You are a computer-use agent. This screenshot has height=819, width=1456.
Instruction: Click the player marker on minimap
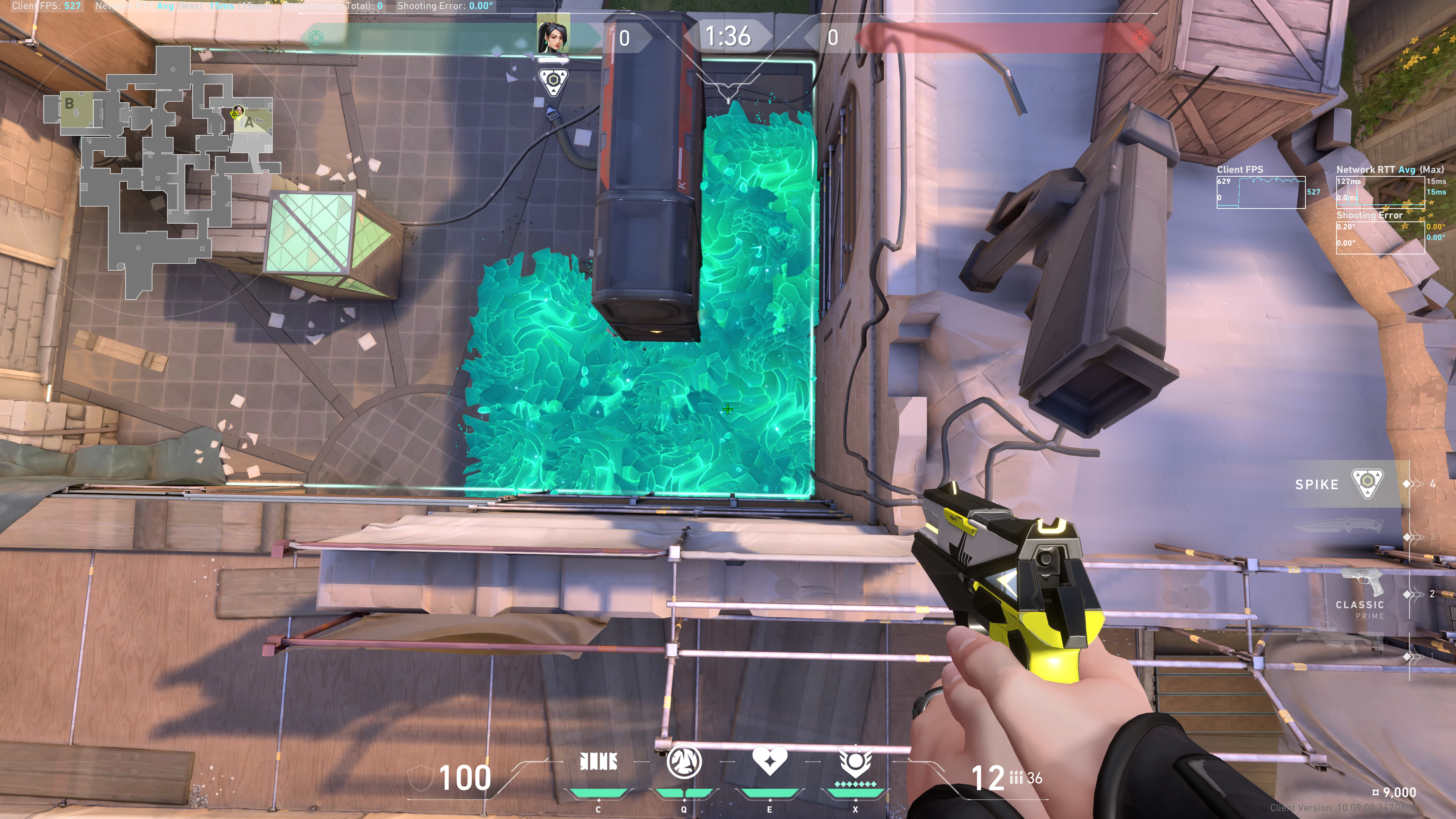click(236, 113)
